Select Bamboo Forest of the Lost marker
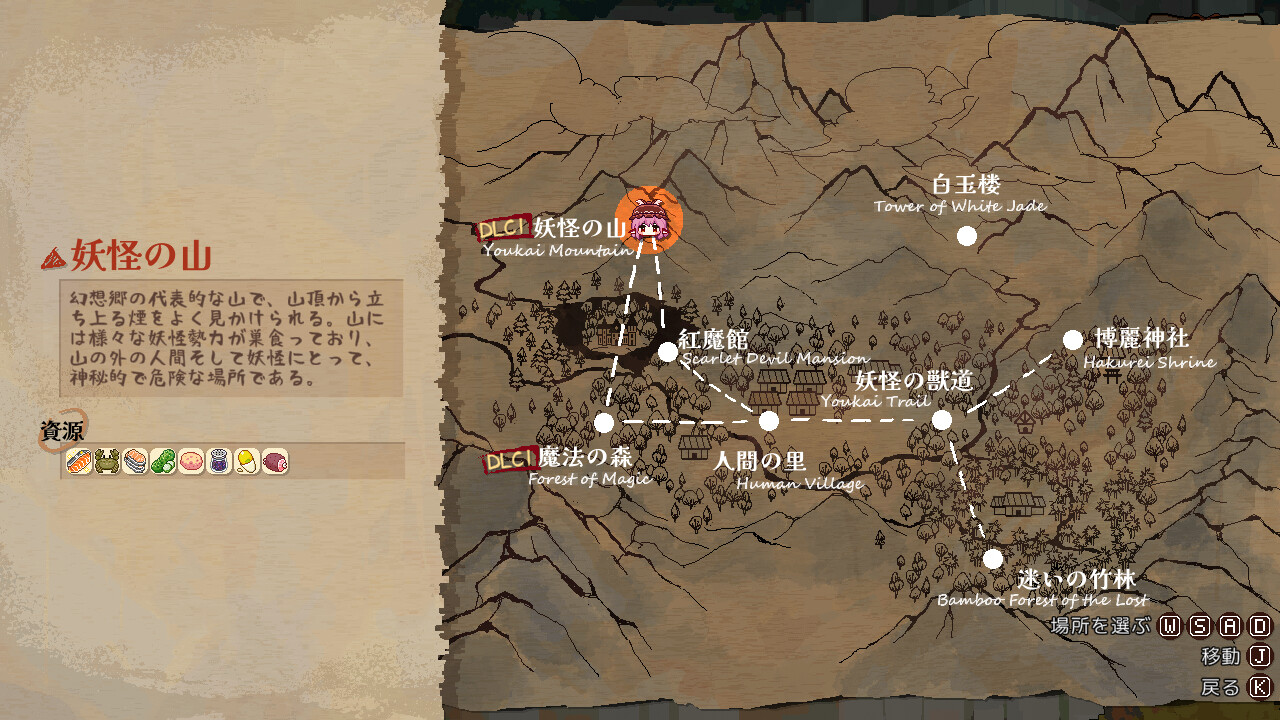 click(x=993, y=557)
